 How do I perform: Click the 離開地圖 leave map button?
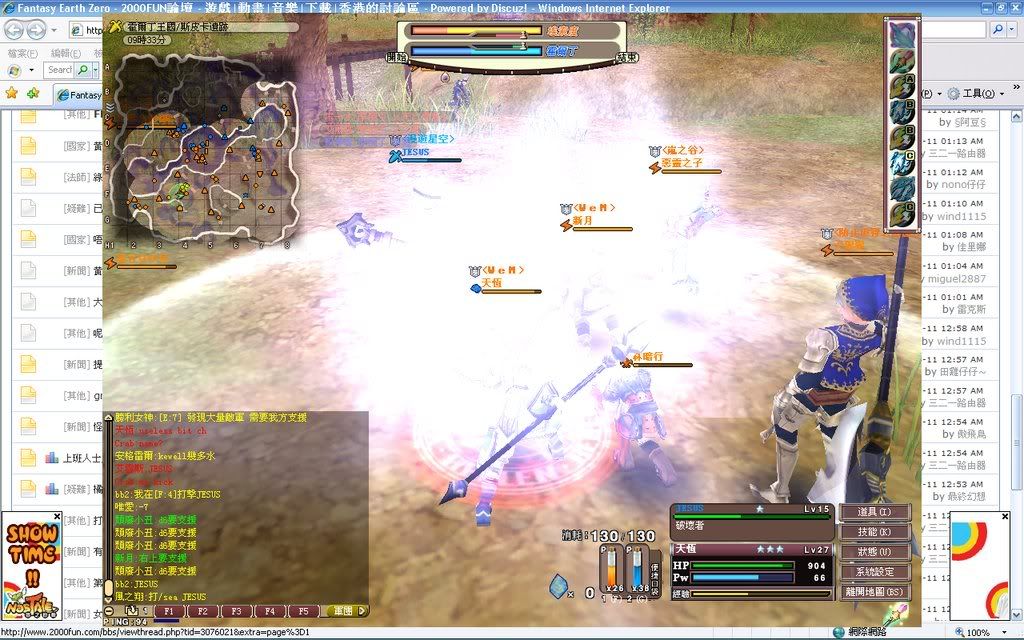(874, 592)
